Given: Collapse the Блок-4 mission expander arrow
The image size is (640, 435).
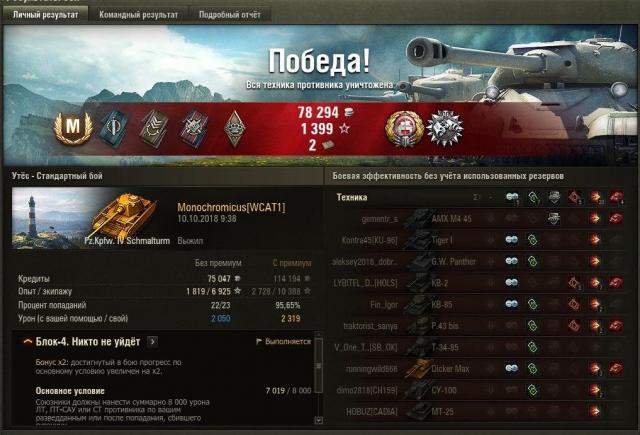Looking at the screenshot, I should click(27, 342).
